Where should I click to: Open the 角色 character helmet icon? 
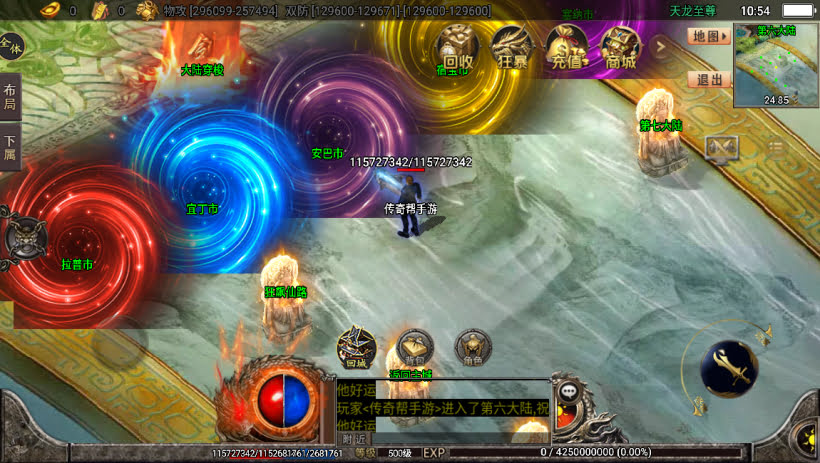(x=473, y=346)
